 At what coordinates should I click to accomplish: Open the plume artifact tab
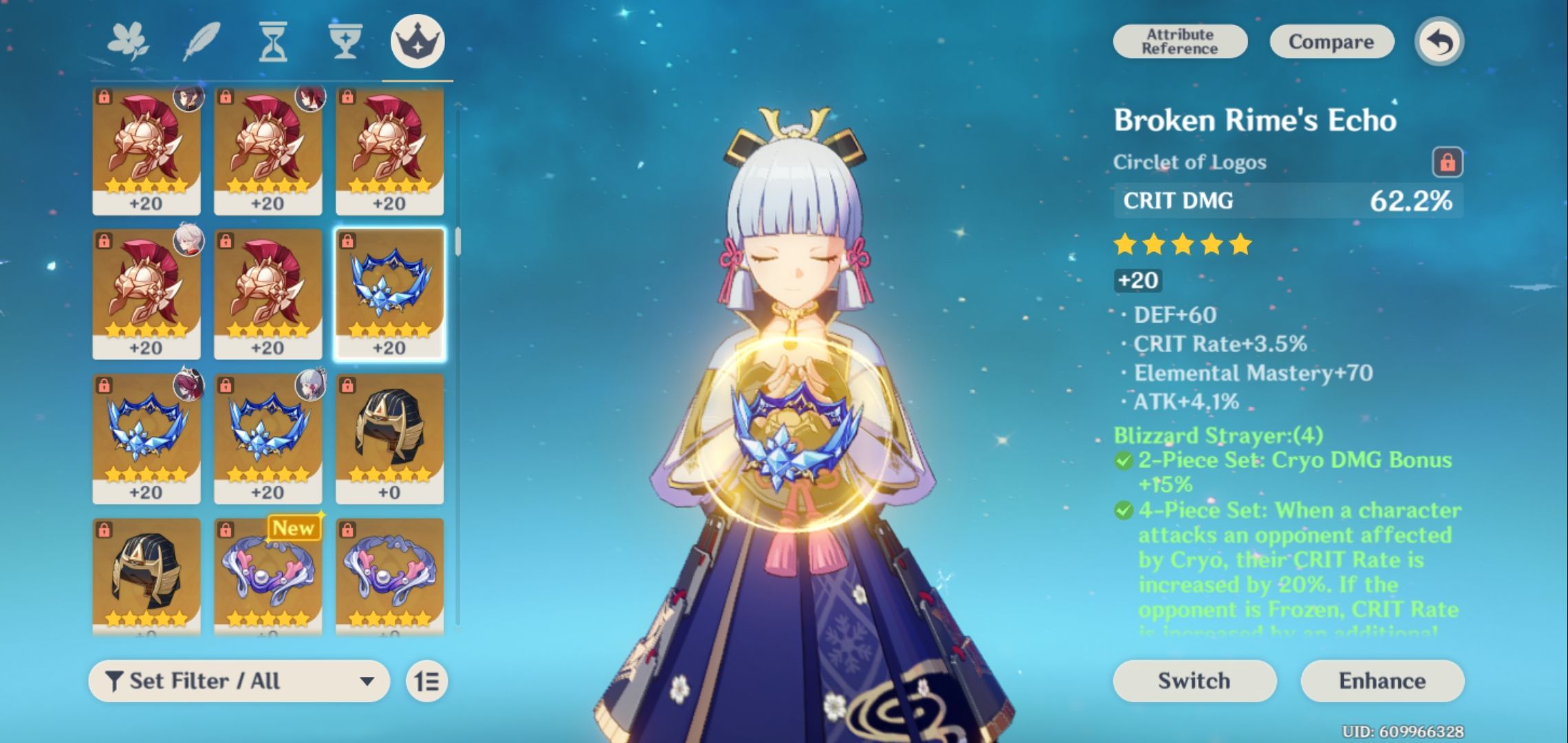(x=204, y=40)
